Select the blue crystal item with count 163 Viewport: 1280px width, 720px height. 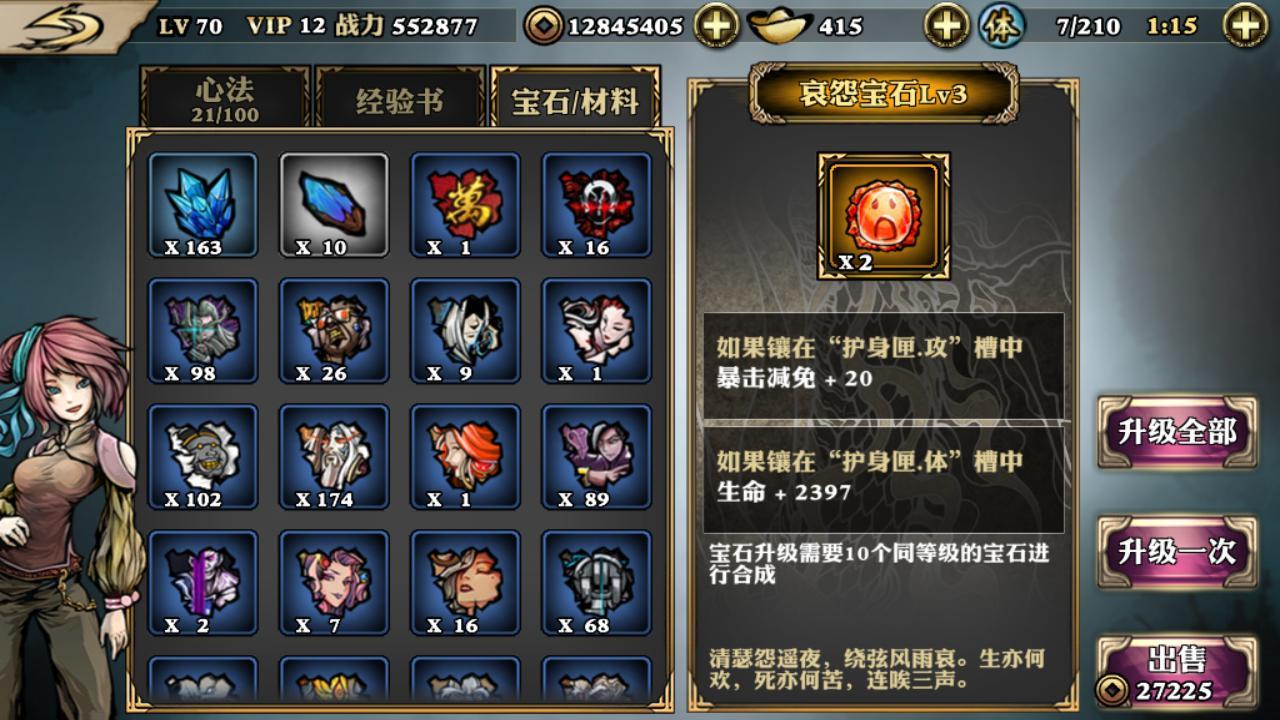point(203,205)
